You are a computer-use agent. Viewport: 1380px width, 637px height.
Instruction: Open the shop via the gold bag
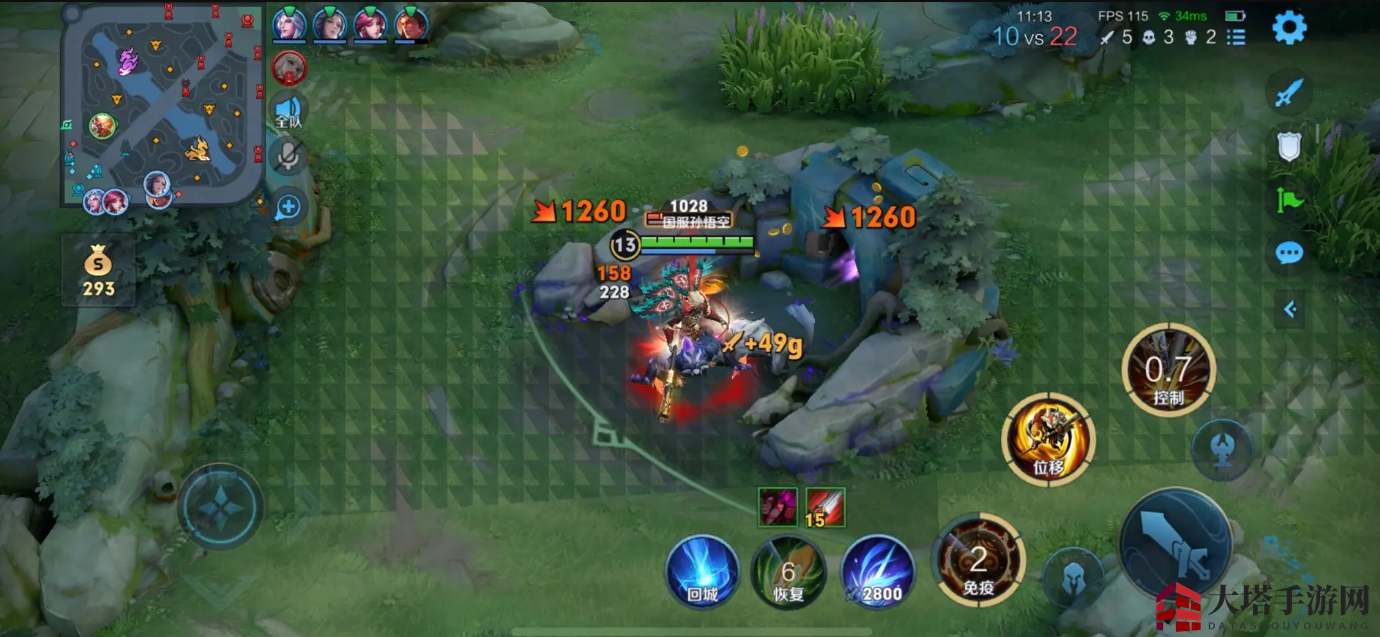(x=98, y=271)
